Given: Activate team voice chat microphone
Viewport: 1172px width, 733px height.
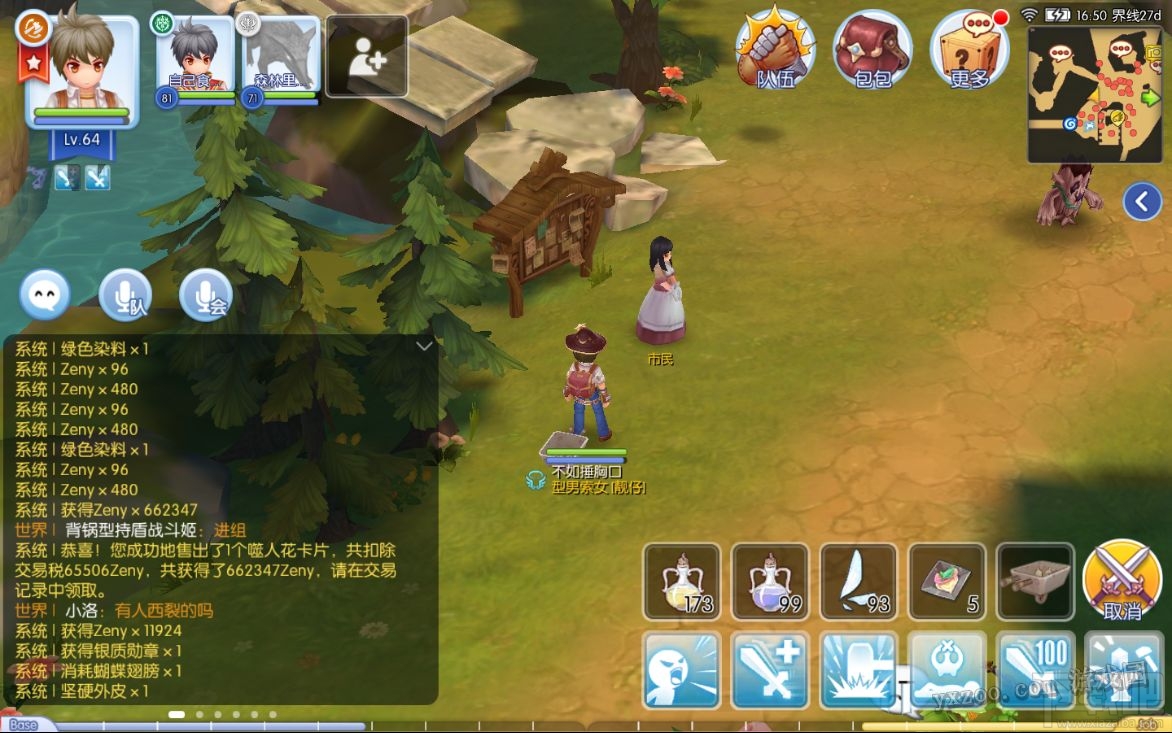Looking at the screenshot, I should (x=125, y=295).
